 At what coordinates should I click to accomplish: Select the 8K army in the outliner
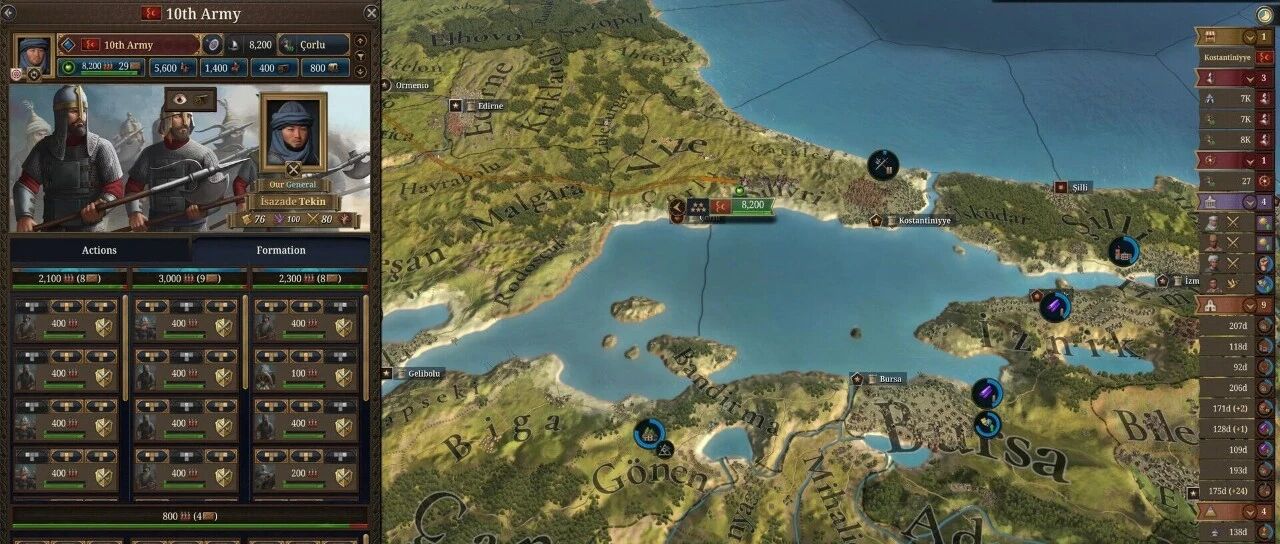pos(1228,140)
